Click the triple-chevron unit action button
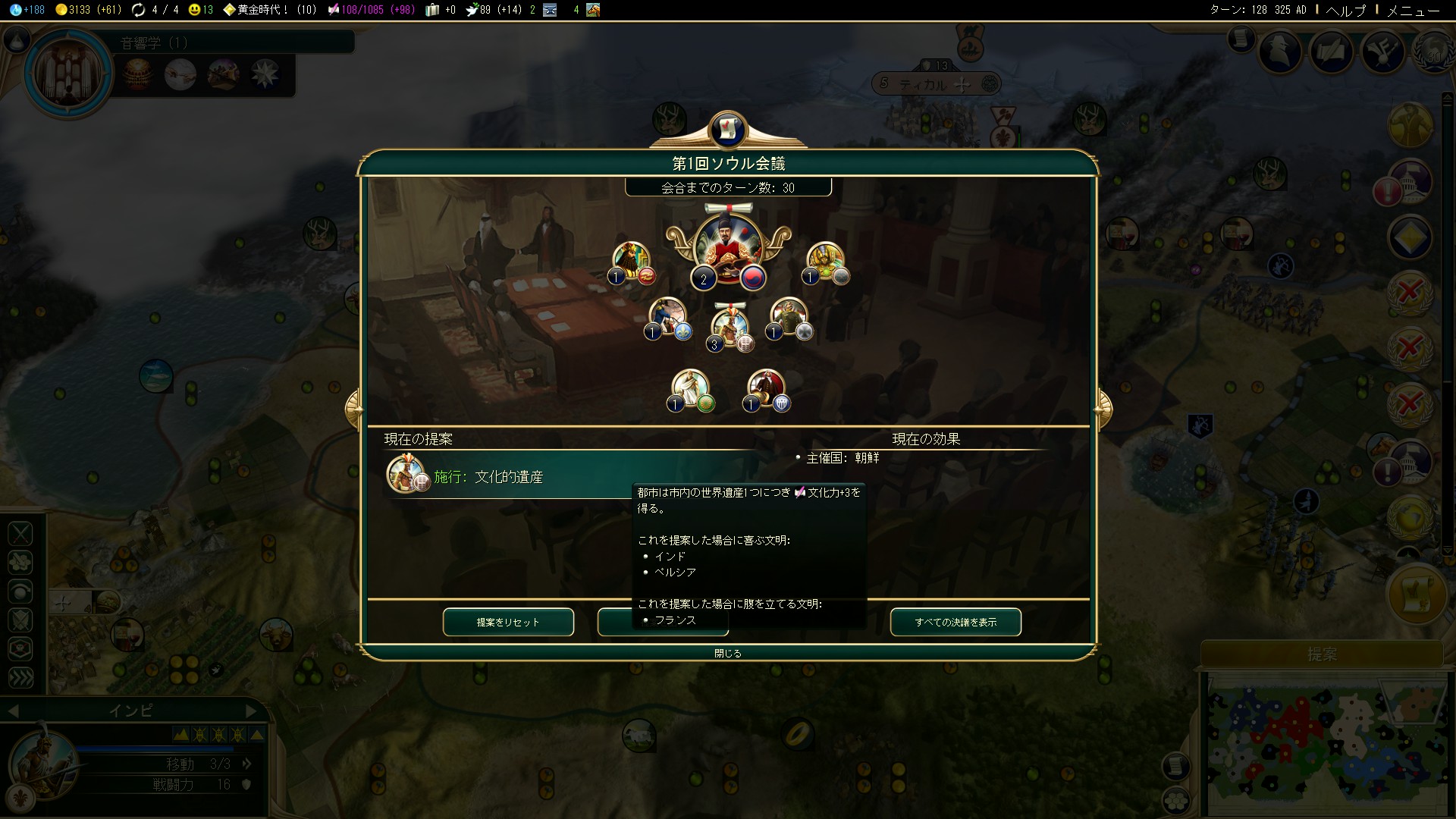This screenshot has width=1456, height=819. [20, 677]
